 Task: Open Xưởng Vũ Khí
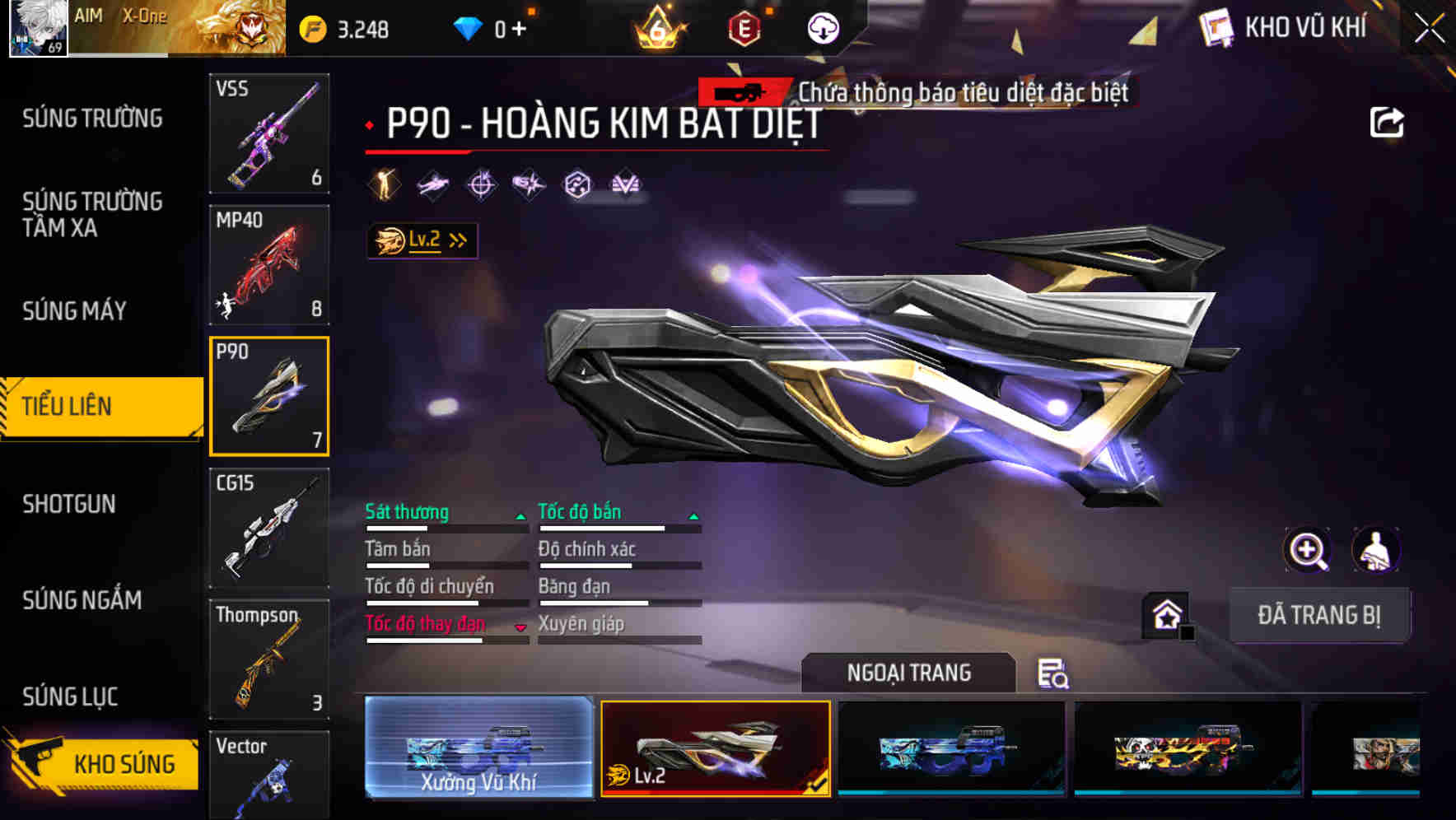coord(479,751)
